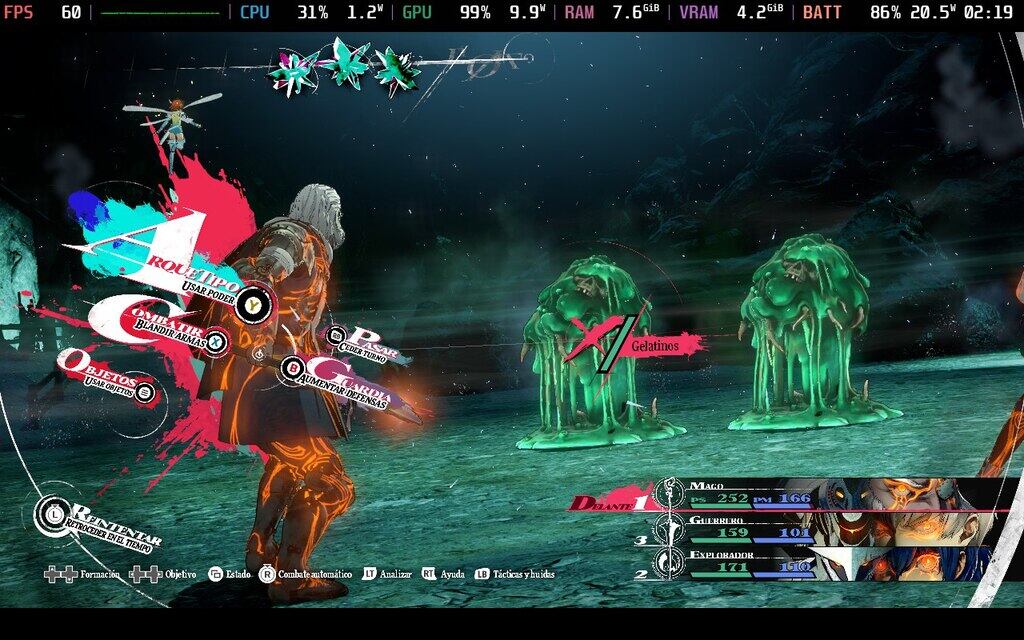Toggle Combate automático
Viewport: 1024px width, 640px height.
click(x=306, y=574)
